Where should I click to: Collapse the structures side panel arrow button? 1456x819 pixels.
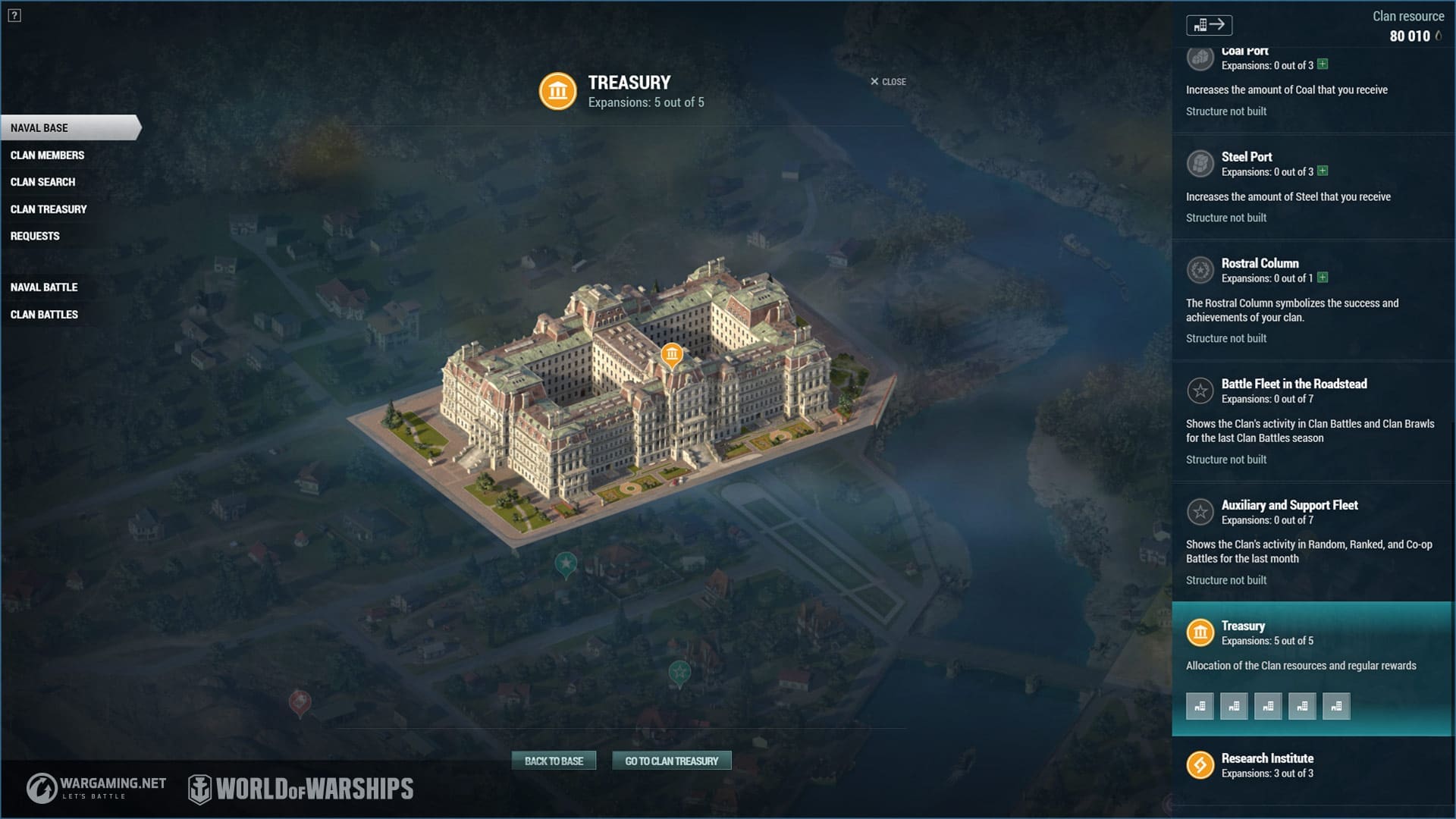click(1209, 25)
